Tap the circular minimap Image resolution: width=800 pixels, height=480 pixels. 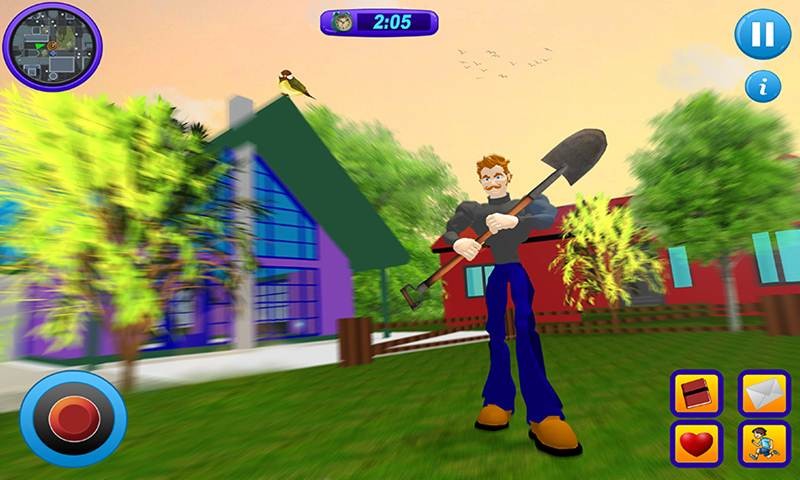coord(52,45)
